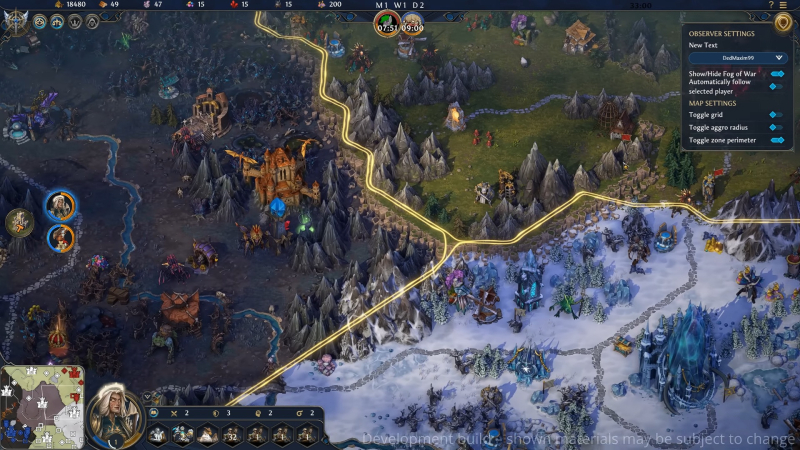Select the upper hero portrait on the left edge
Viewport: 800px width, 450px height.
tap(61, 206)
